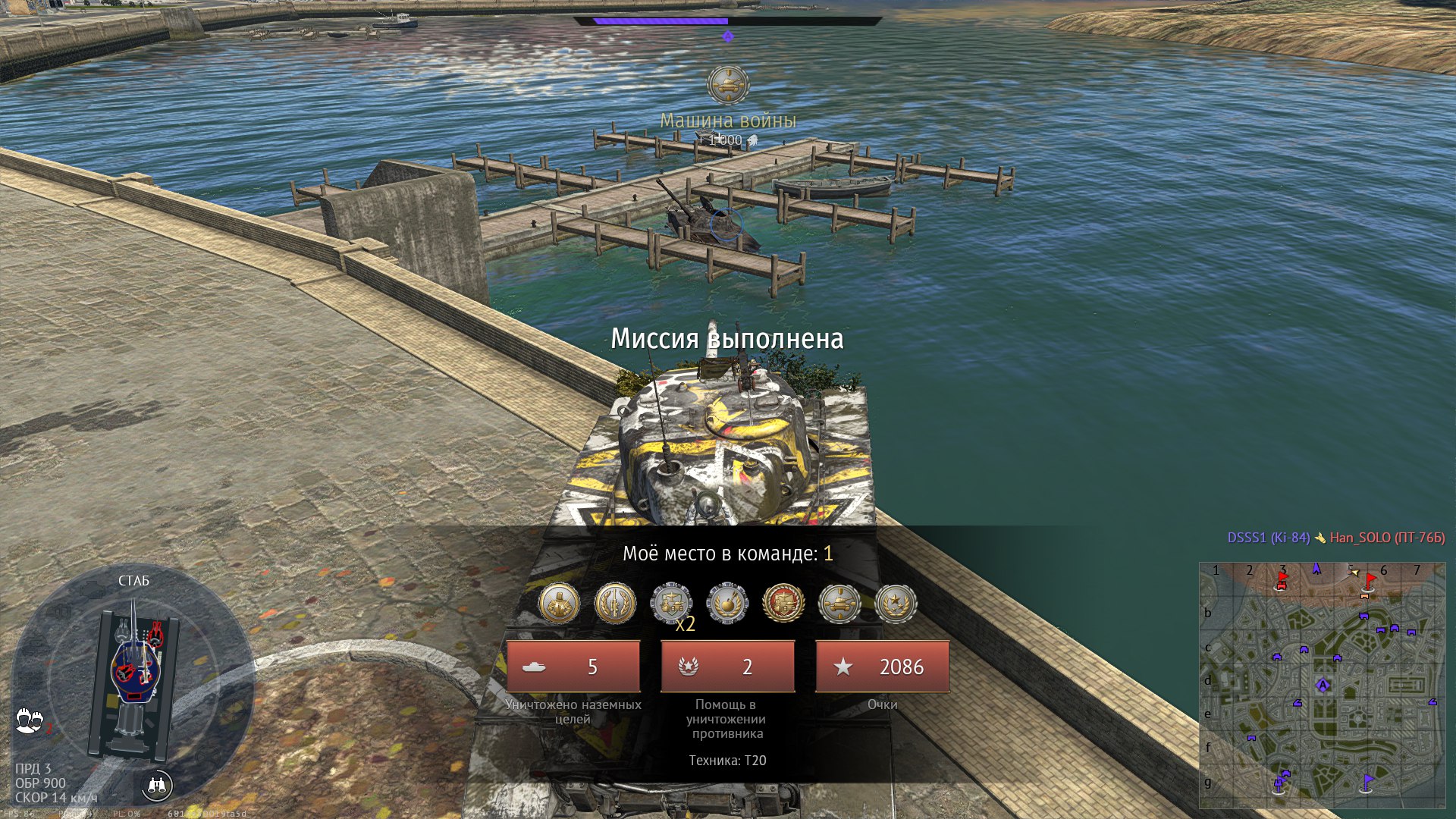Click the points score tile showing 2086

[x=882, y=667]
